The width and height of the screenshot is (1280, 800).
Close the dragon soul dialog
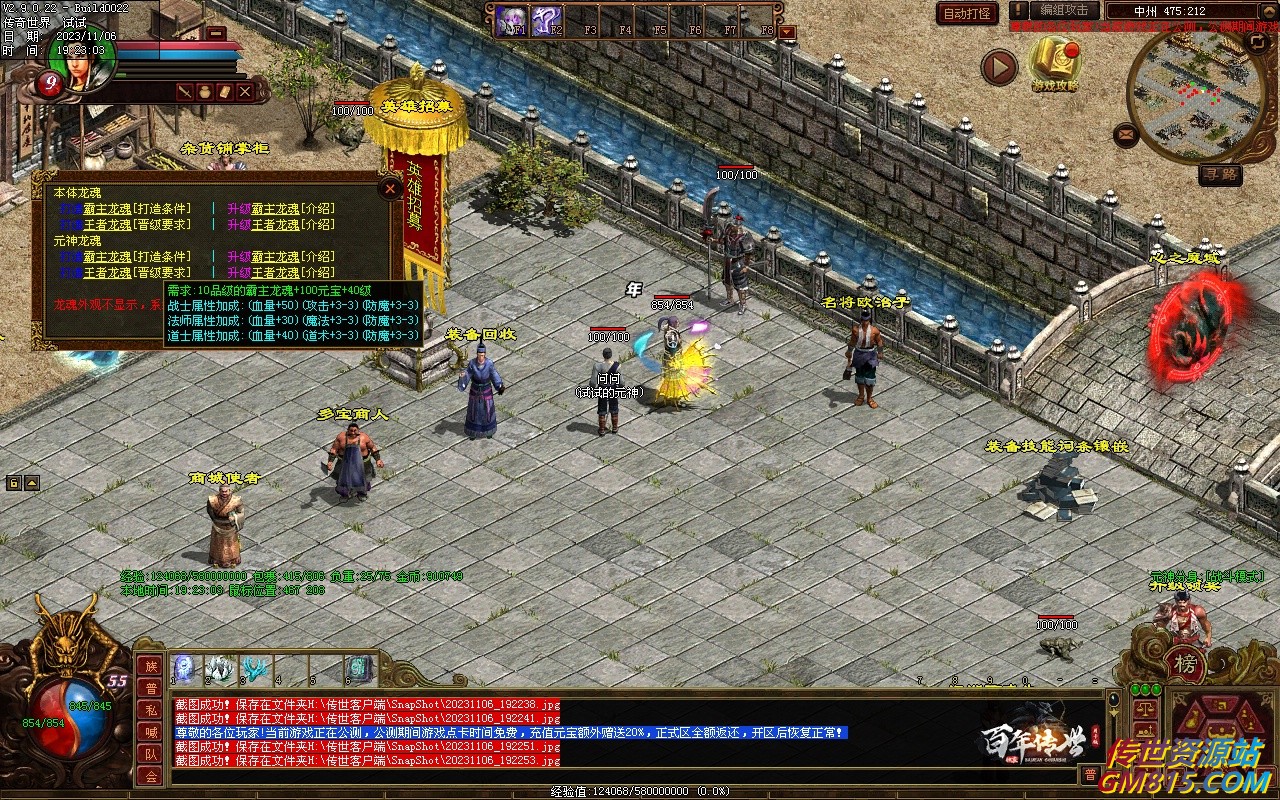390,188
